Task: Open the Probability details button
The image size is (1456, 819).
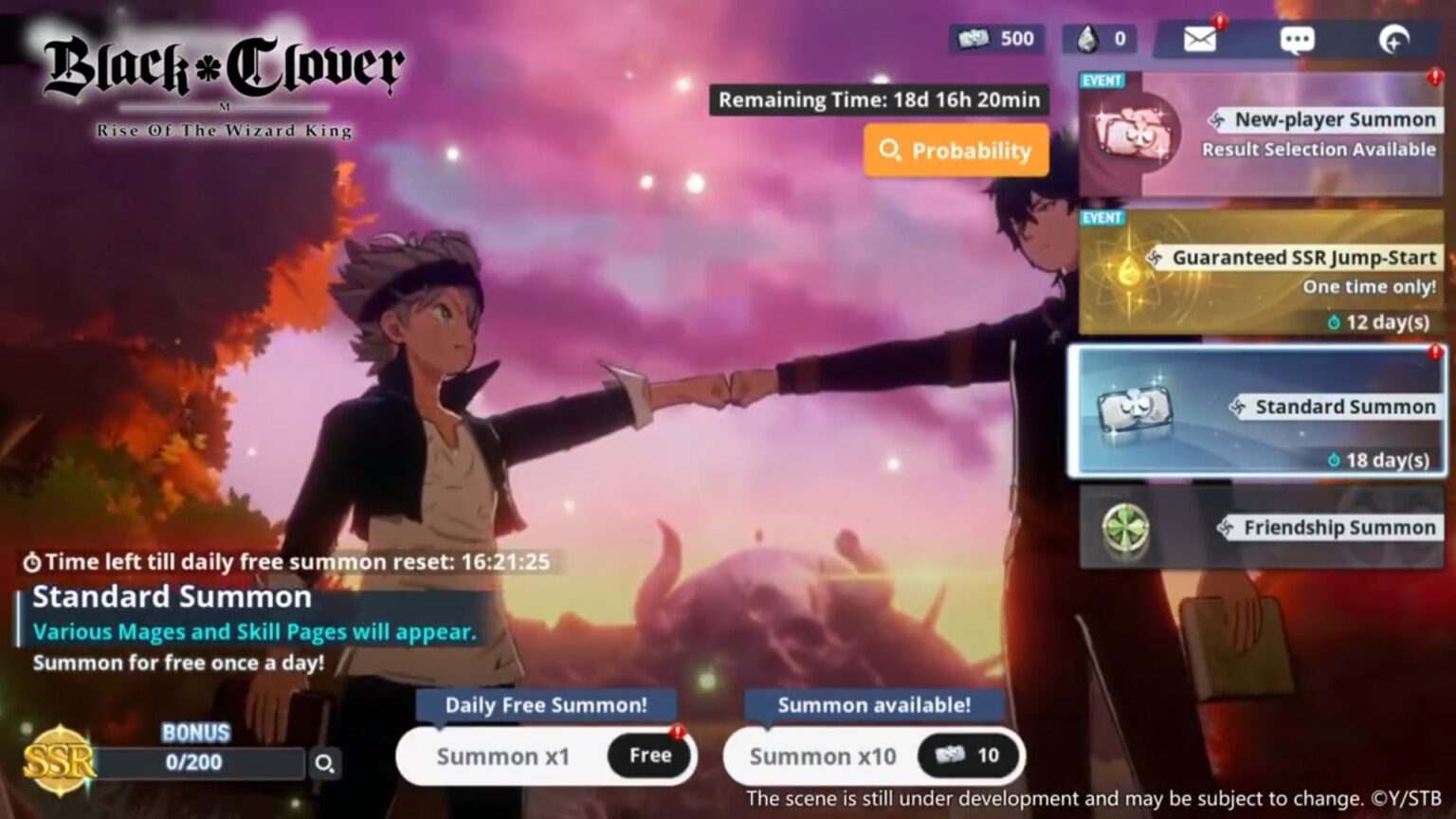Action: 955,151
